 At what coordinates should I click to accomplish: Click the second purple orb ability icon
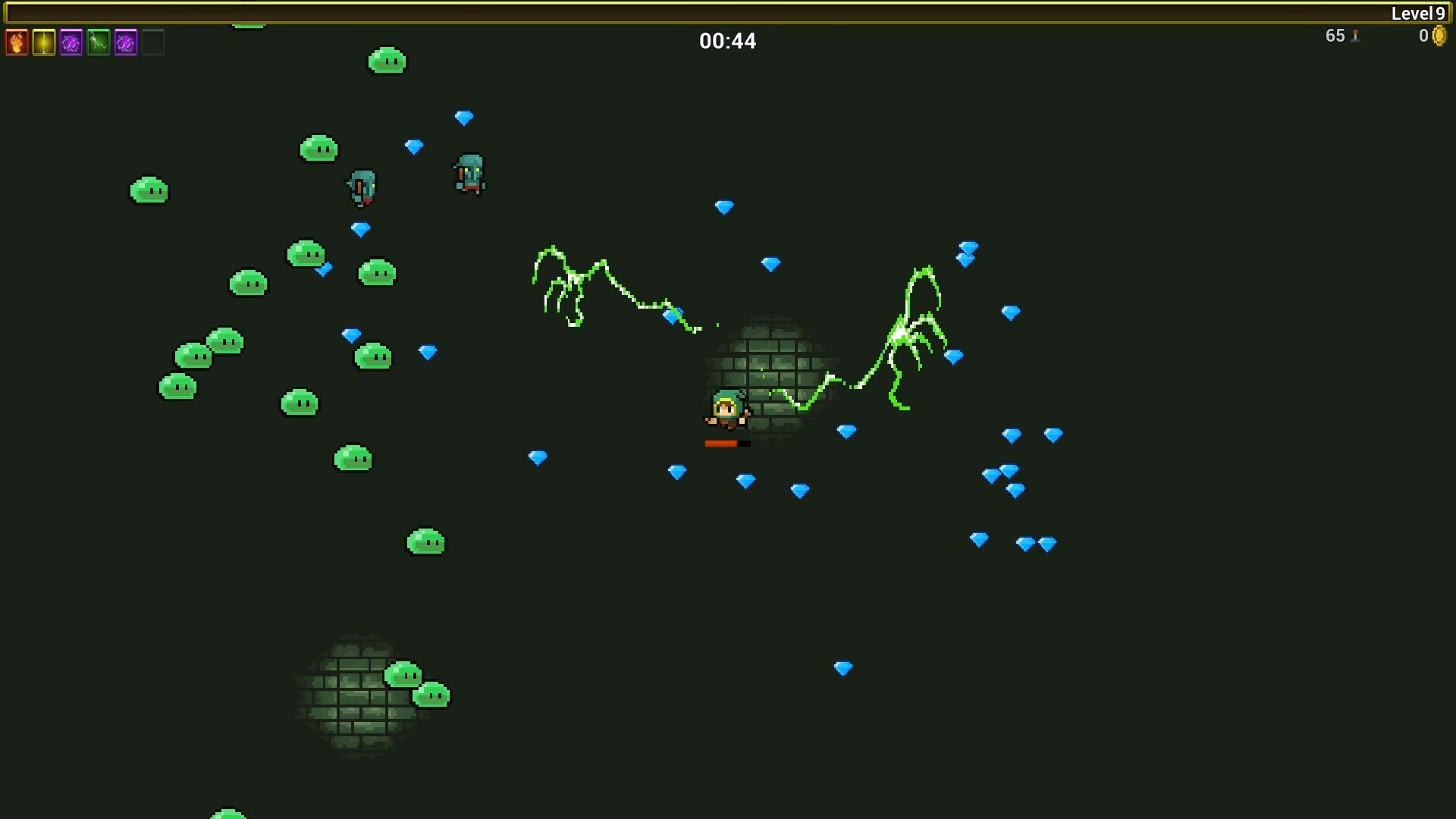[126, 42]
